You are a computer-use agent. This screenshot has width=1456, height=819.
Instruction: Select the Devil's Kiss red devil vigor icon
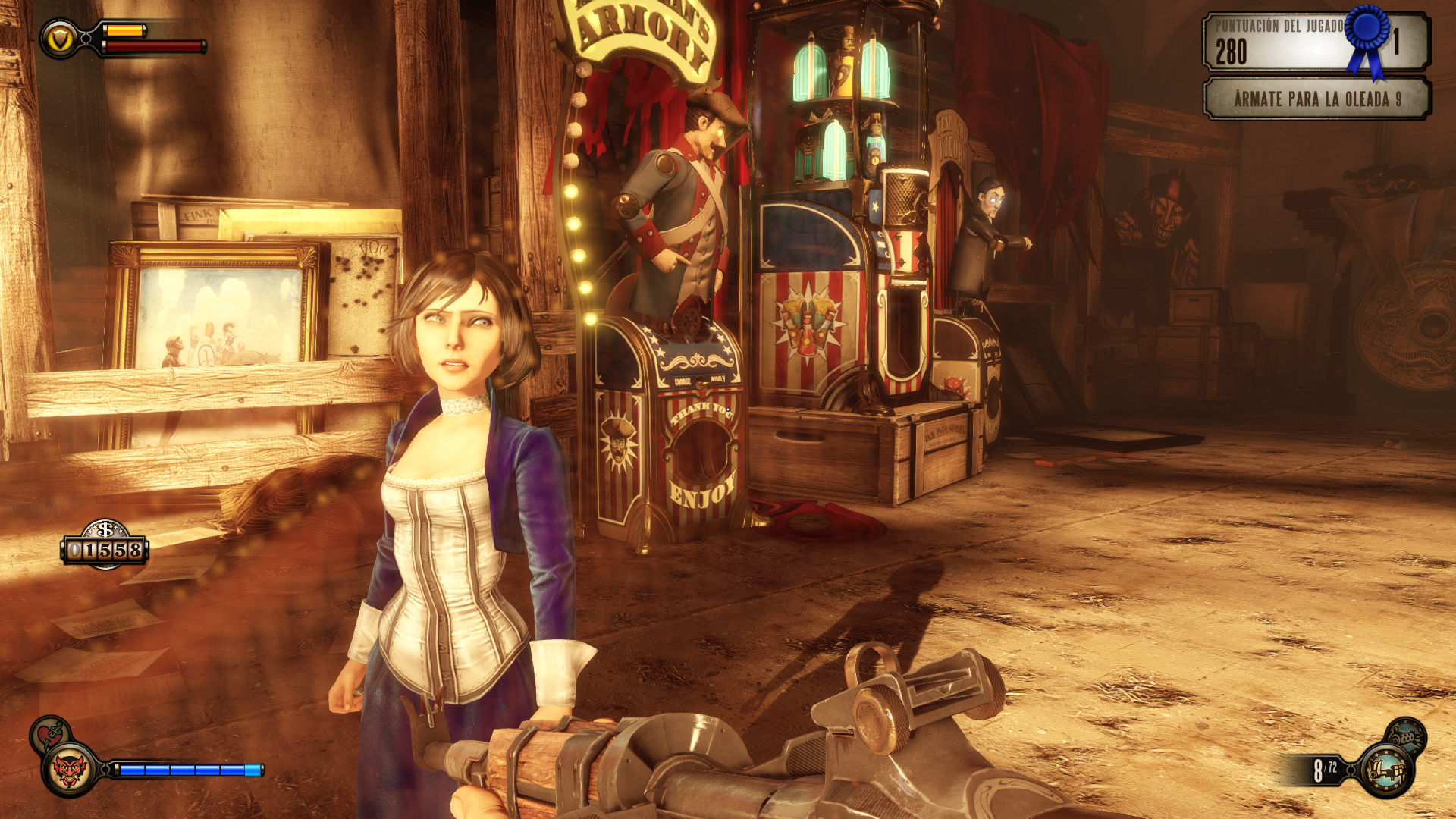click(69, 771)
